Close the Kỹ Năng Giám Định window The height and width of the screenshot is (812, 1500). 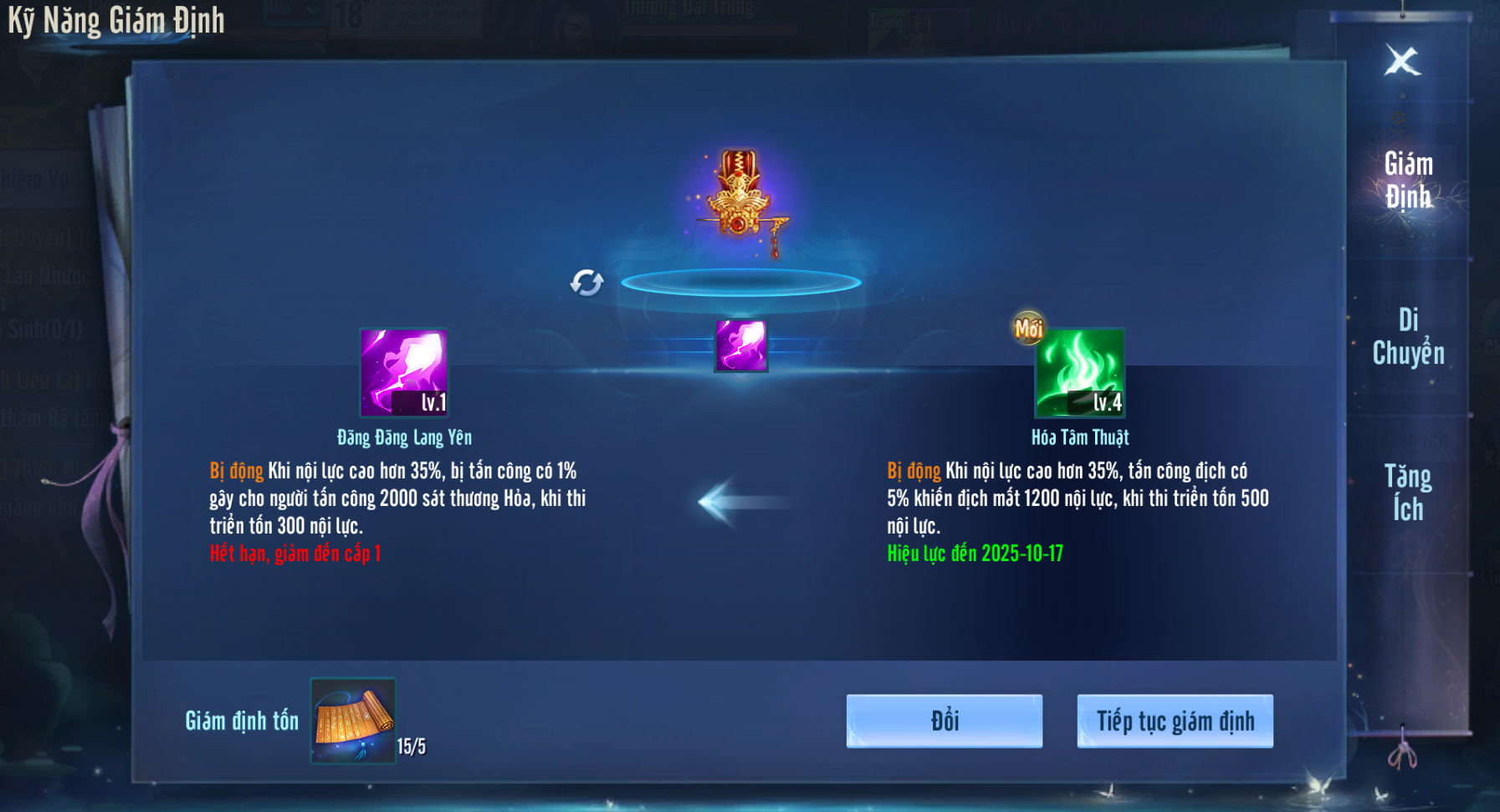(1402, 61)
